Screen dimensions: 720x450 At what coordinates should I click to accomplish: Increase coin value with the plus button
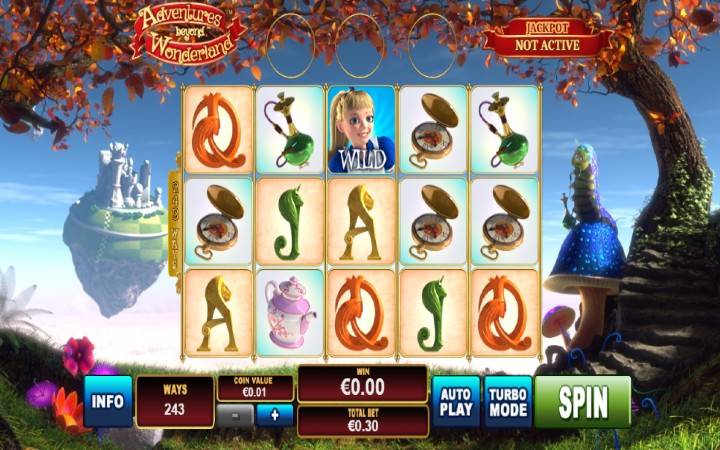(x=274, y=415)
